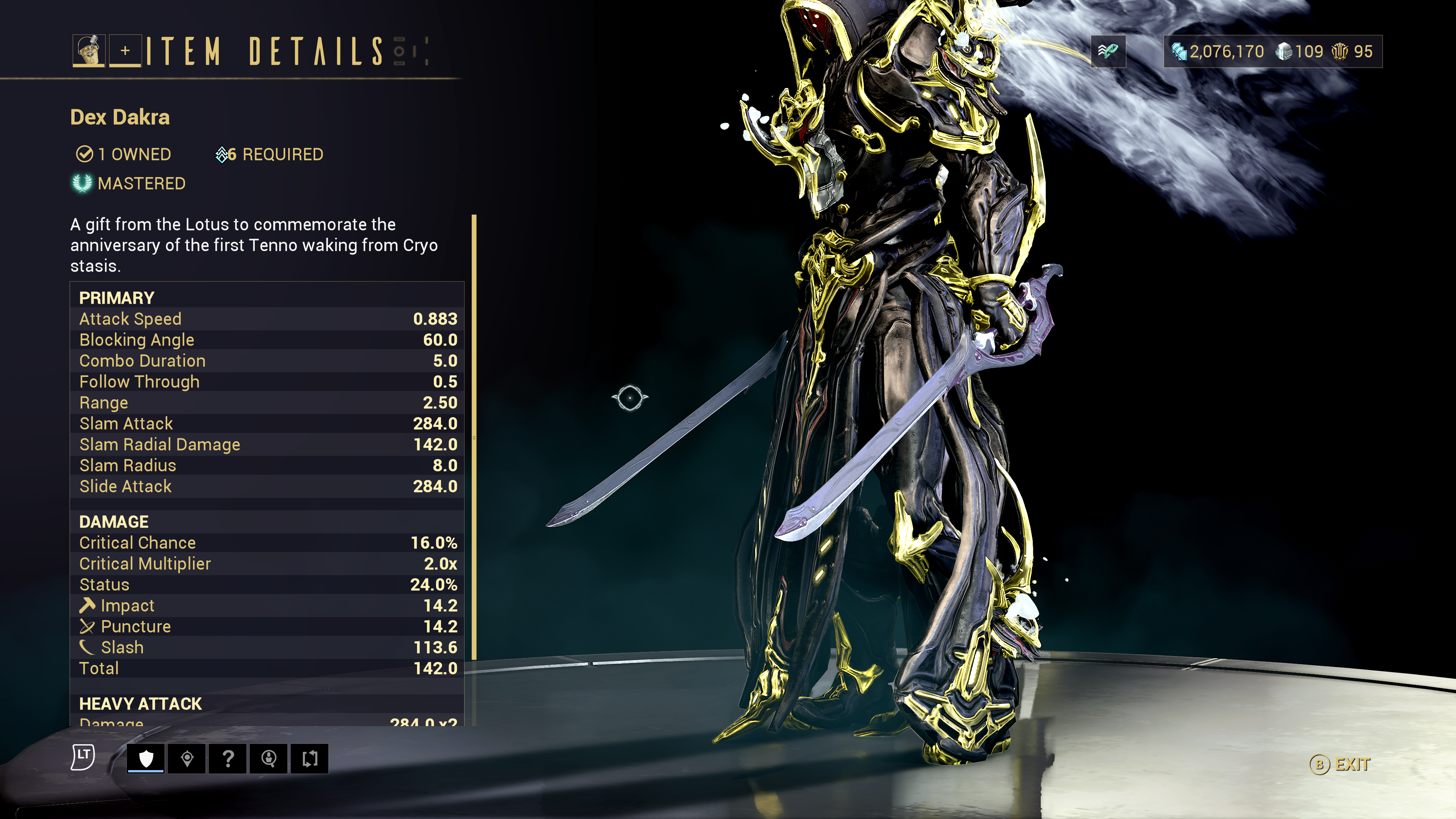Viewport: 1456px width, 819px height.
Task: Open the player profile bucket avatar
Action: pos(89,51)
